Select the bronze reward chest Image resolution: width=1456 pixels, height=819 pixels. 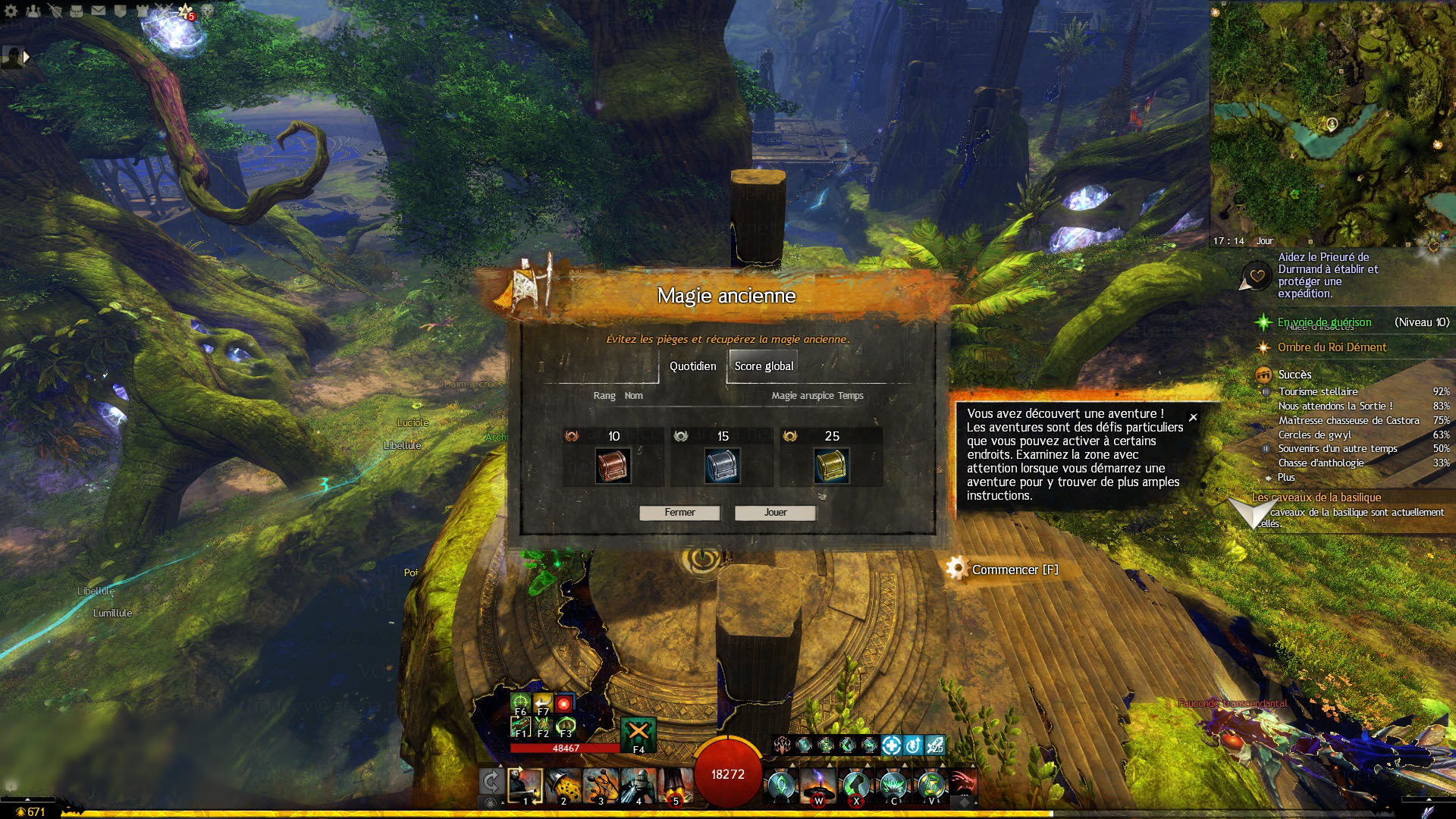point(613,466)
